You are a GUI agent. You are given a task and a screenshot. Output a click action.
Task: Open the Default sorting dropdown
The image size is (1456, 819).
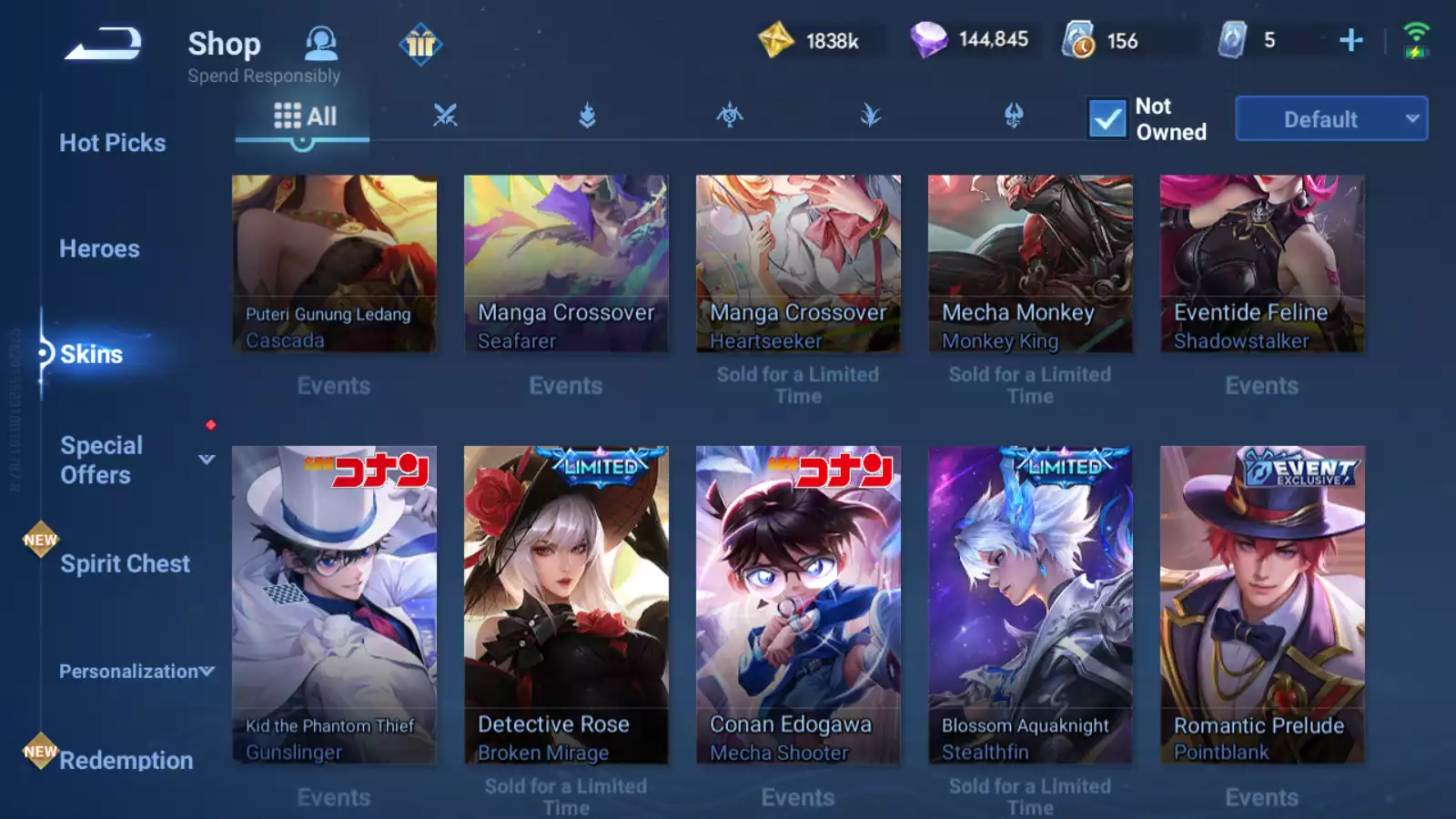[x=1330, y=119]
